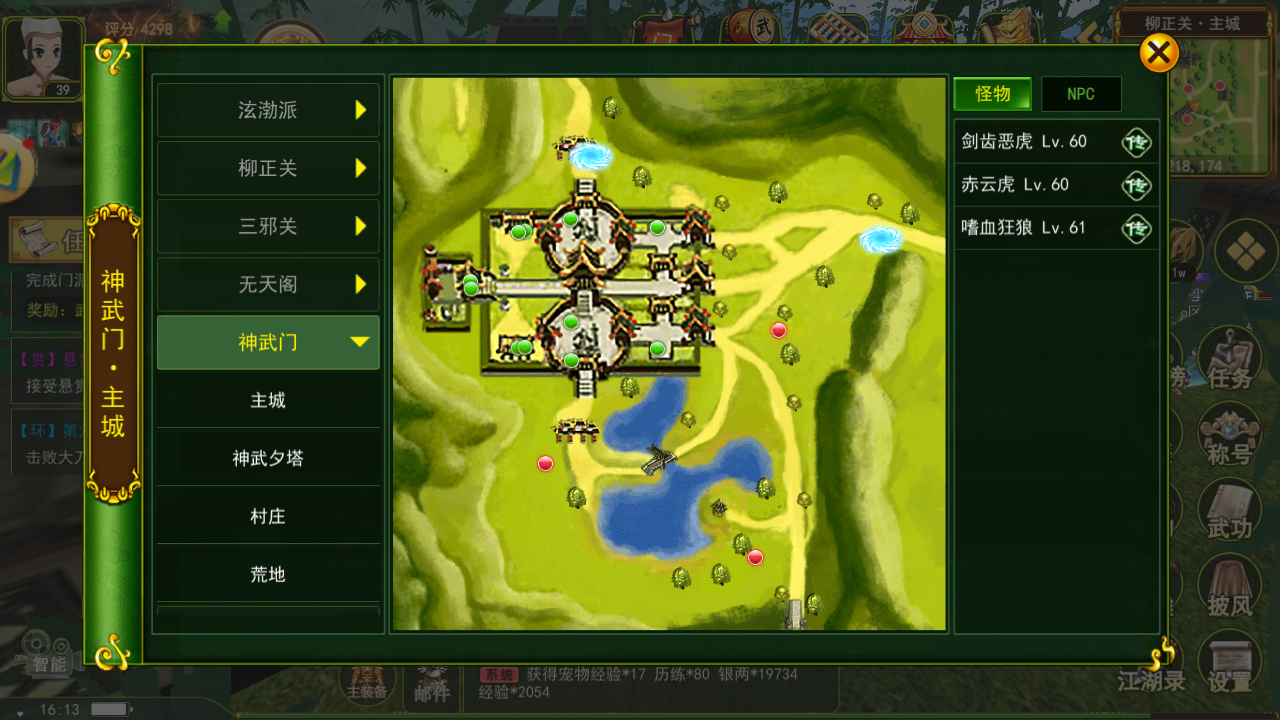This screenshot has height=720, width=1280.
Task: Click the 评分 4298 score display
Action: coord(135,28)
